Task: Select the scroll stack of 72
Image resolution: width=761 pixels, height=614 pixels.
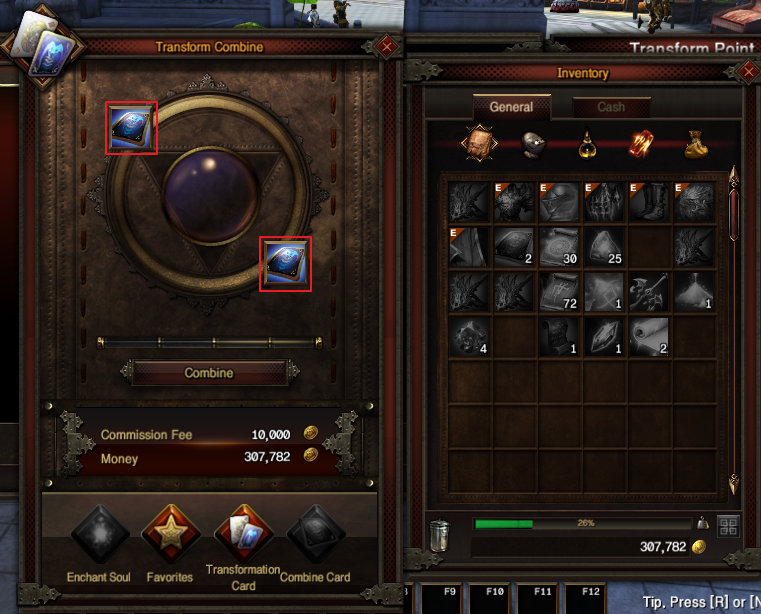Action: click(x=559, y=292)
